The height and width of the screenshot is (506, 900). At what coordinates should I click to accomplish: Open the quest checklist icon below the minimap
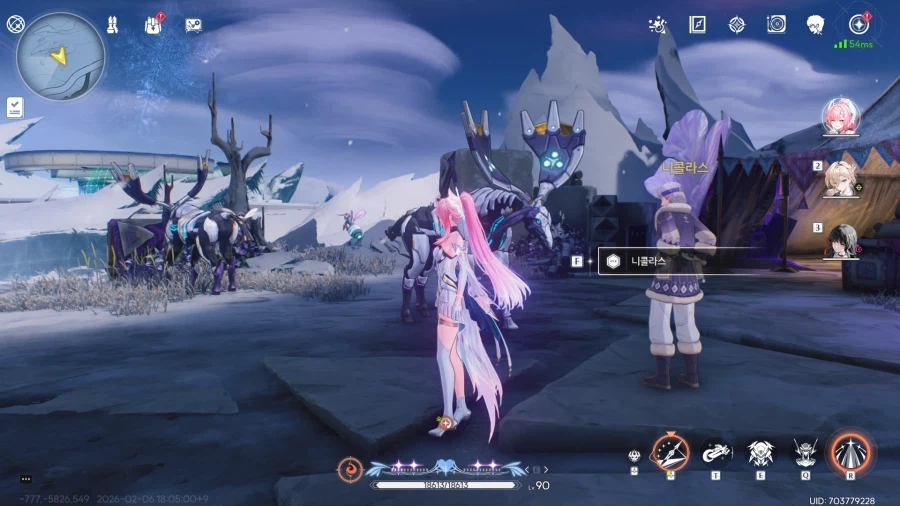15,105
